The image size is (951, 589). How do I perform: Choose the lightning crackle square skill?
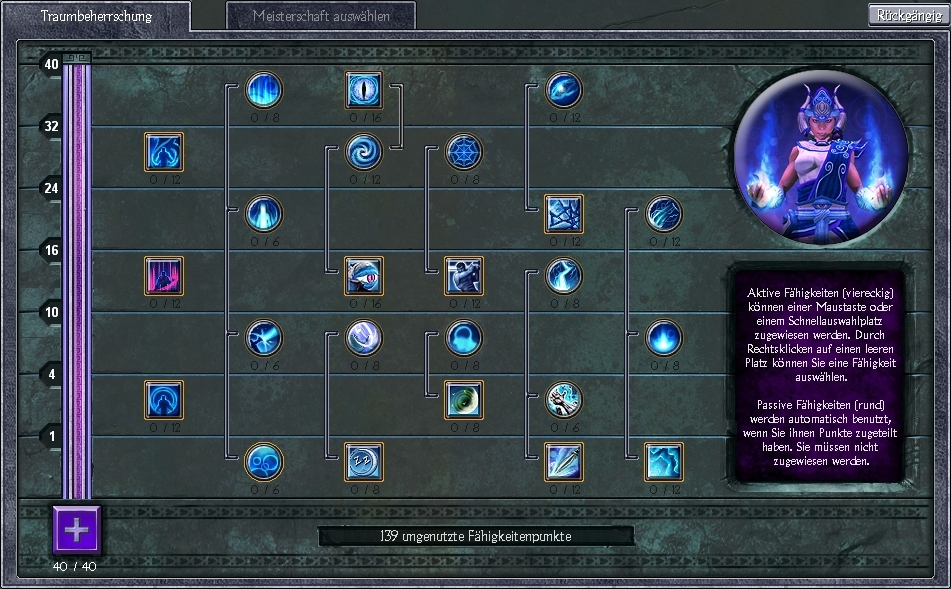click(664, 461)
